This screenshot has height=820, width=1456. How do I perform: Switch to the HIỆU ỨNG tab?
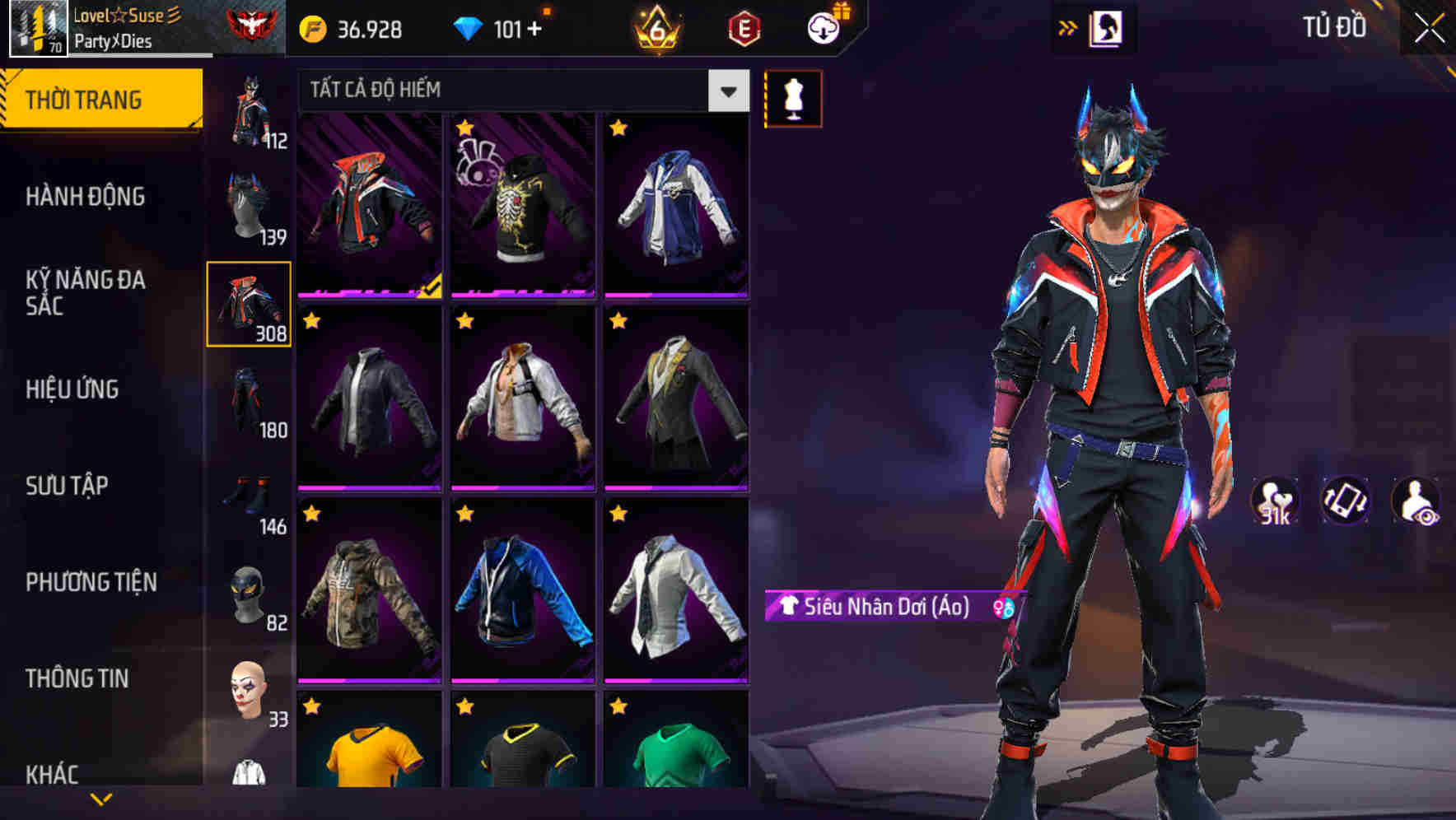72,389
